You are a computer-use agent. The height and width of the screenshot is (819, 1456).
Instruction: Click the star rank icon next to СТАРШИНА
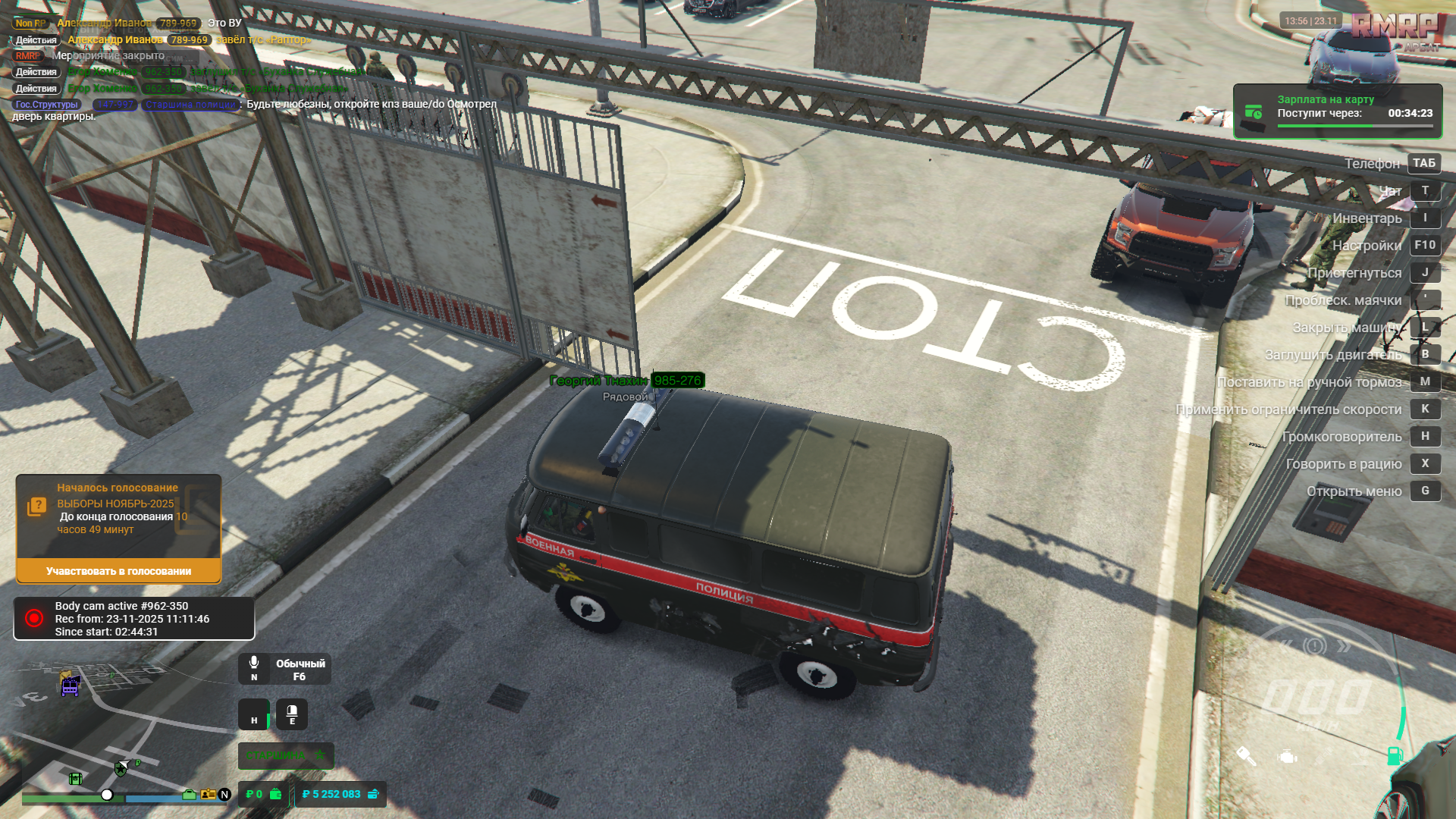pos(320,755)
